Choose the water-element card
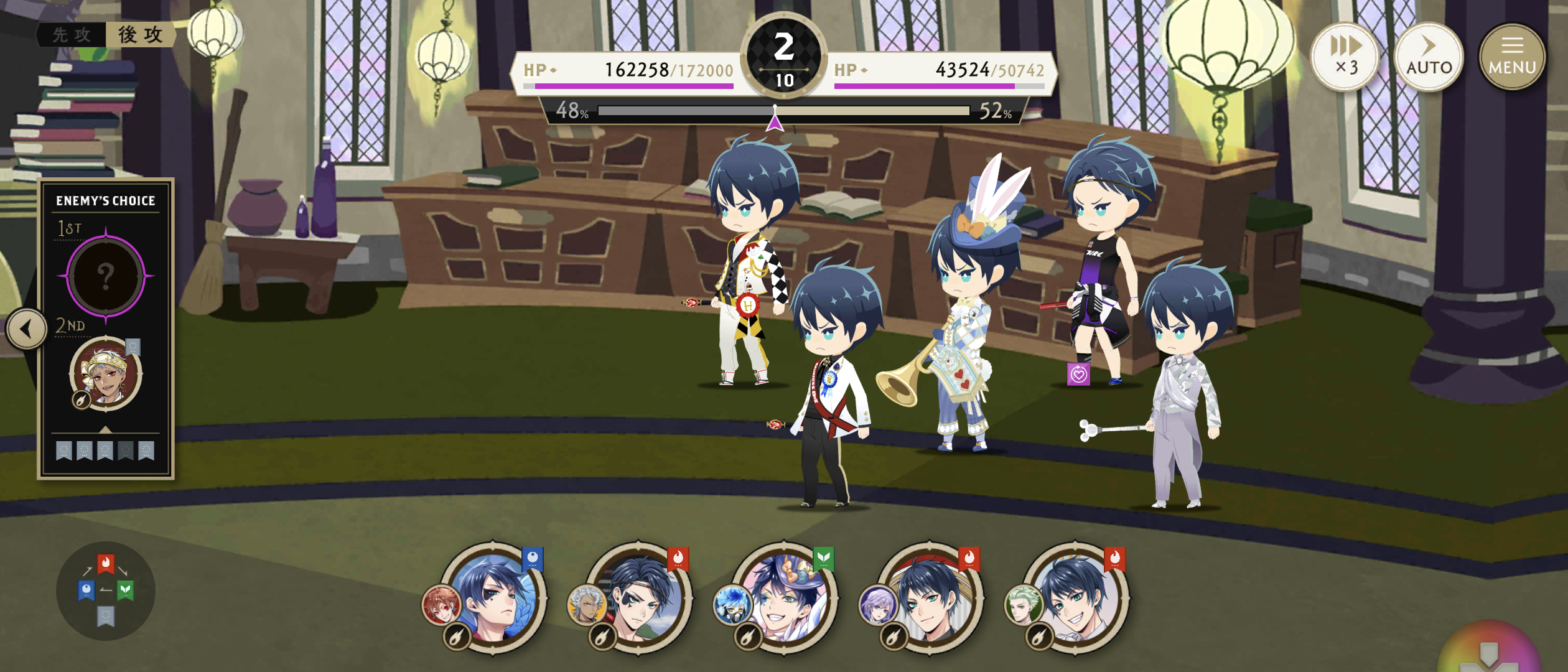The width and height of the screenshot is (1568, 672). 493,598
